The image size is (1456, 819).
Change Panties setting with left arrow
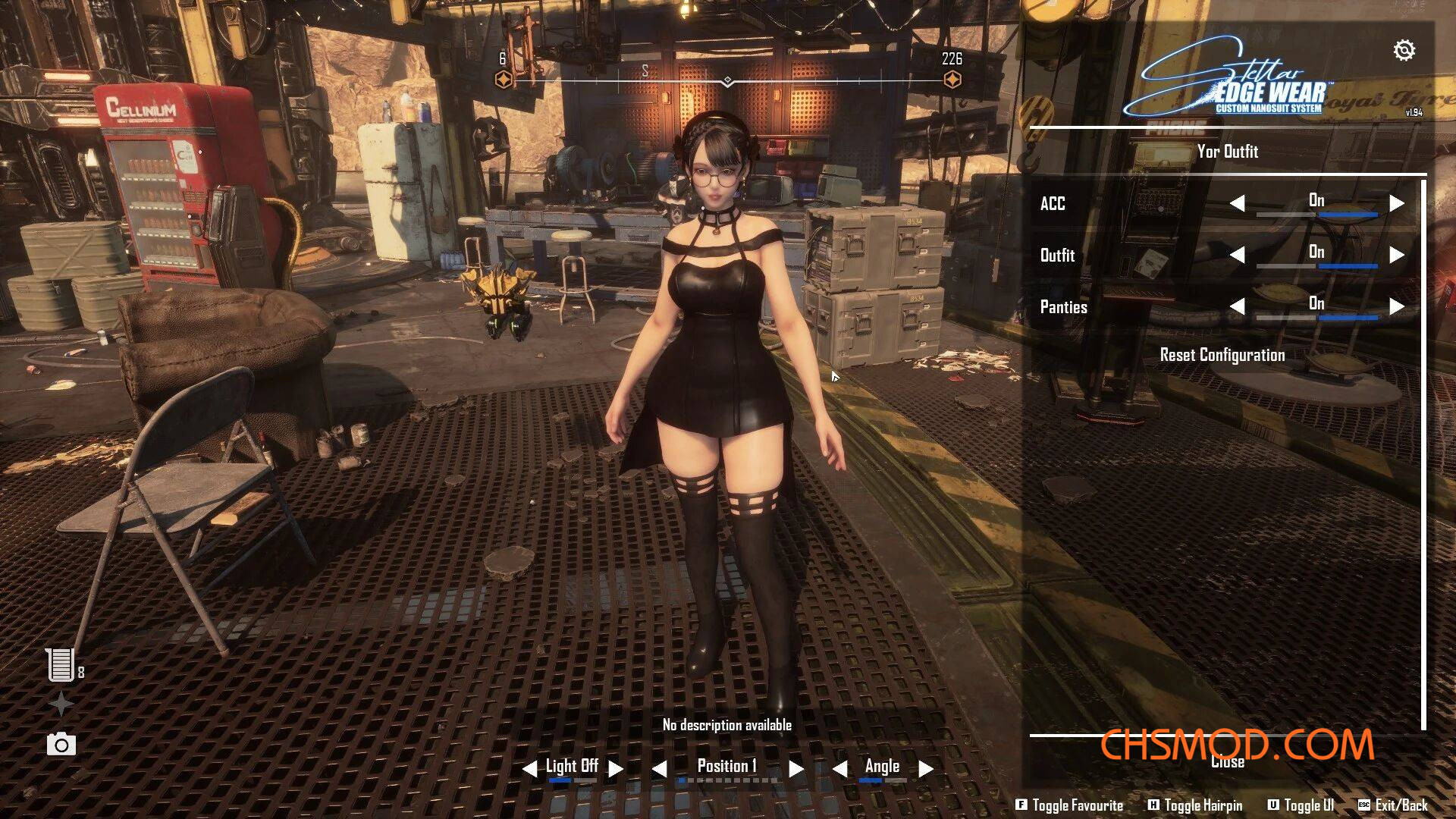1237,306
